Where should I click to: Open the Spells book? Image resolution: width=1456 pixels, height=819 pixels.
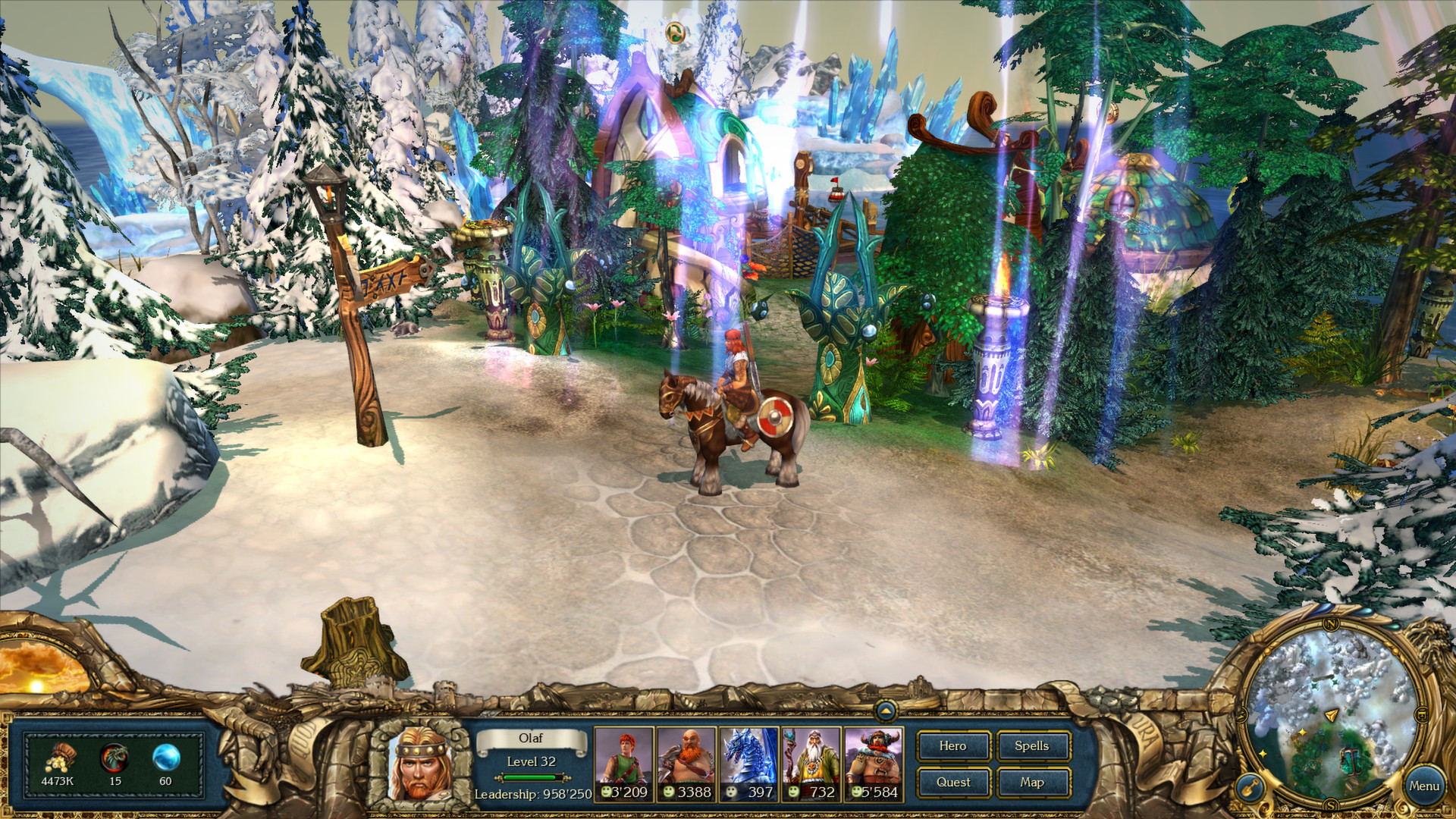(1033, 746)
